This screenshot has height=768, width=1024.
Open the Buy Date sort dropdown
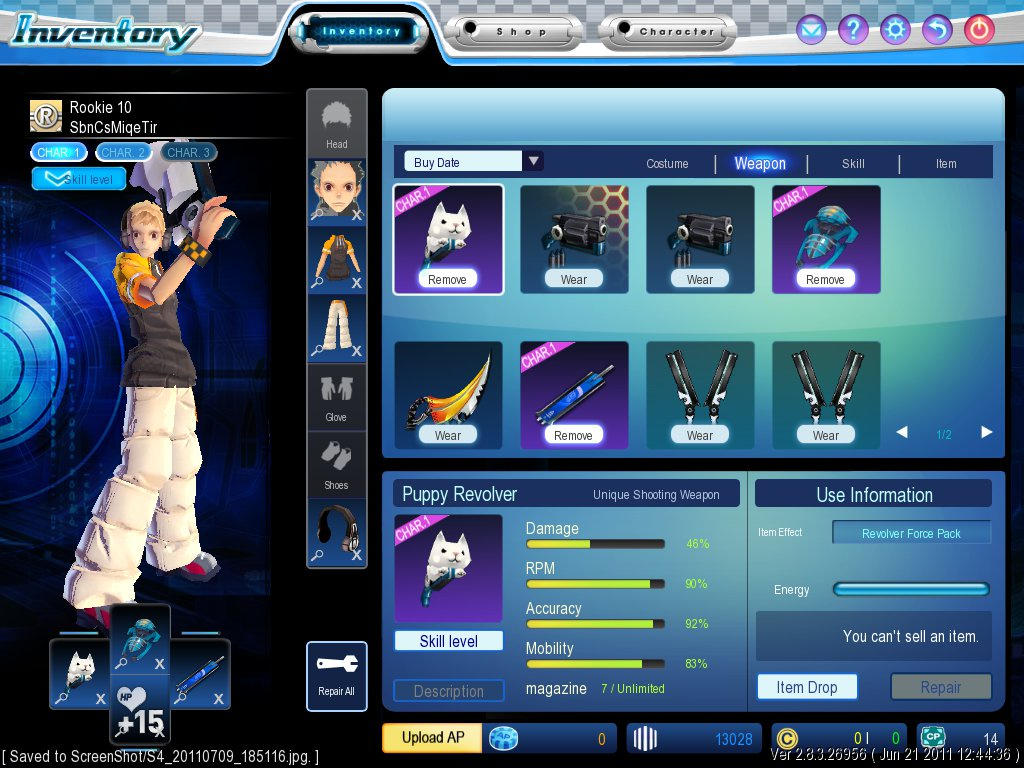point(534,162)
